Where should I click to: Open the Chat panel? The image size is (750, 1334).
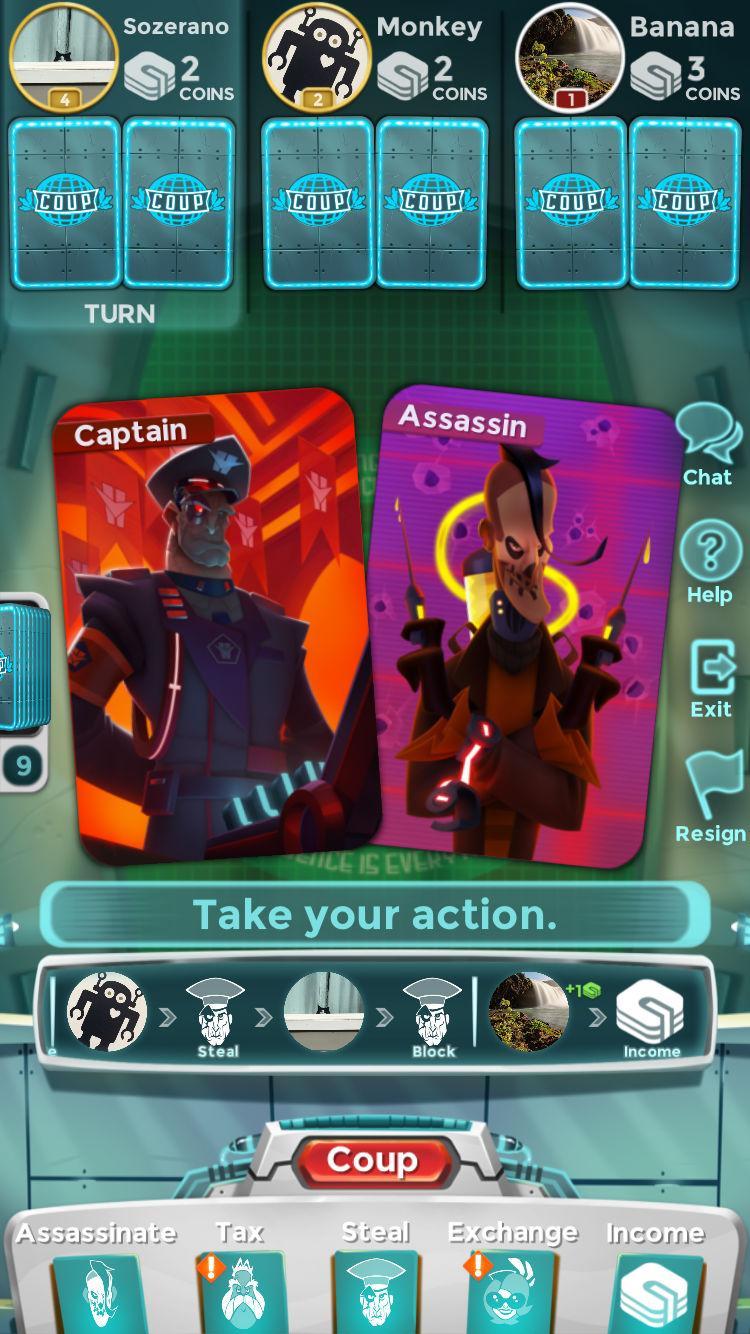click(708, 444)
